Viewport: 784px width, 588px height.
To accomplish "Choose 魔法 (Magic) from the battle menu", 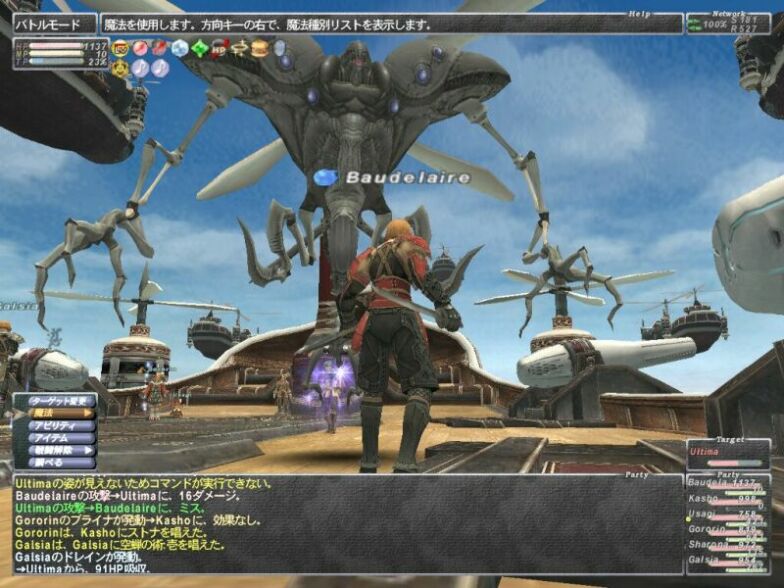I will point(57,414).
